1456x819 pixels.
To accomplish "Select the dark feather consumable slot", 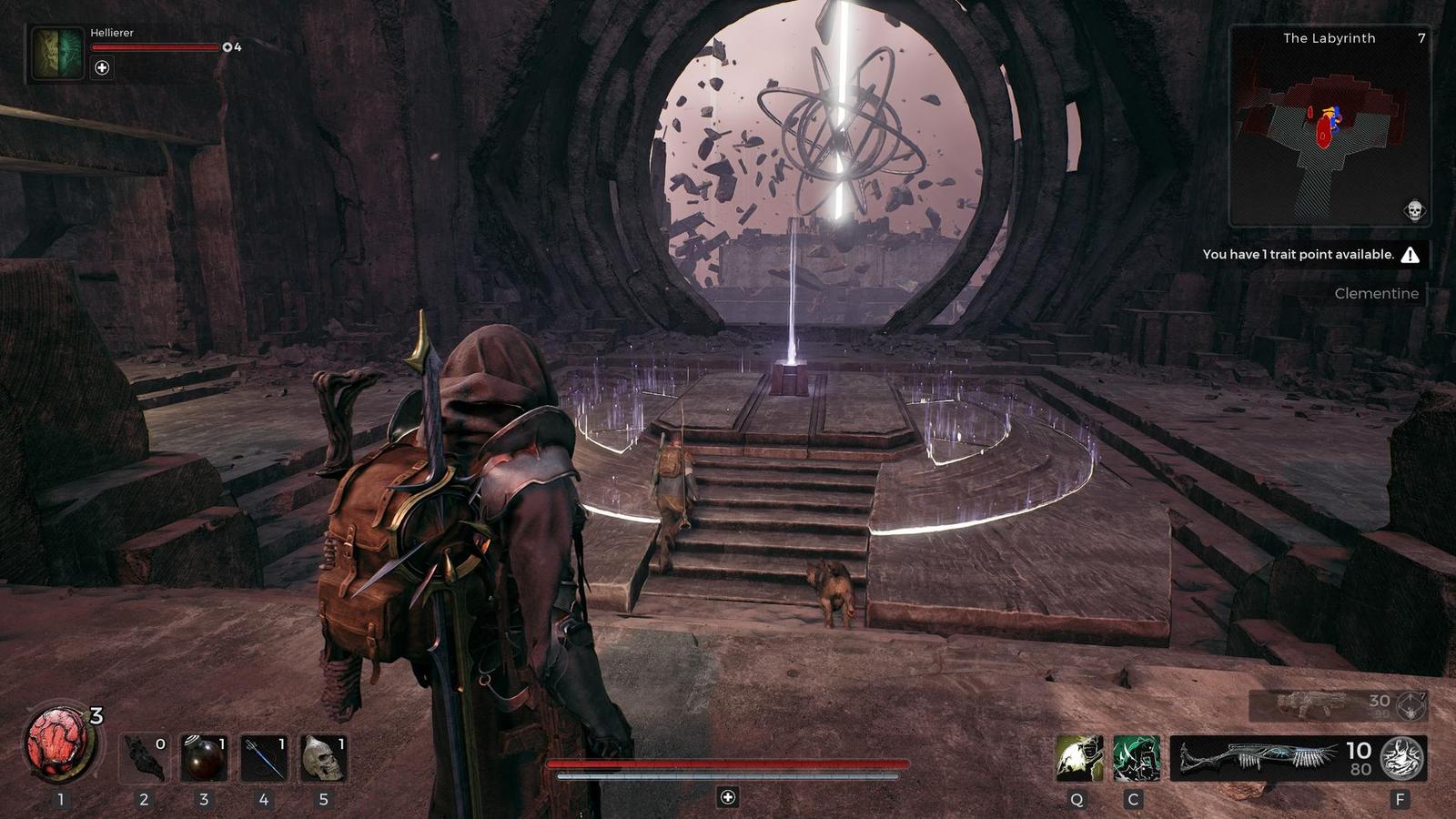I will [x=145, y=758].
